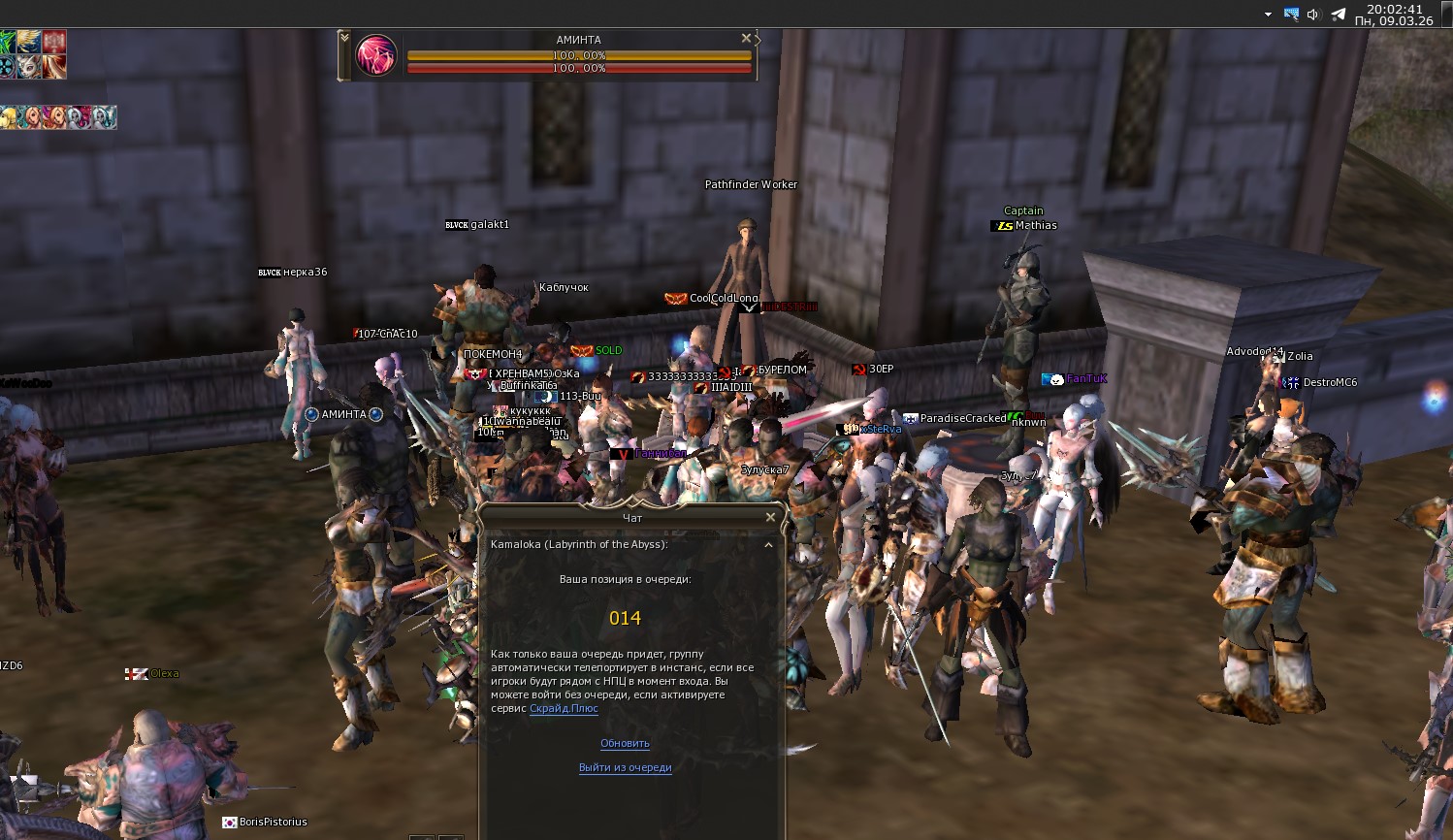Click АМИНТА's yellow CP bar

click(x=578, y=56)
